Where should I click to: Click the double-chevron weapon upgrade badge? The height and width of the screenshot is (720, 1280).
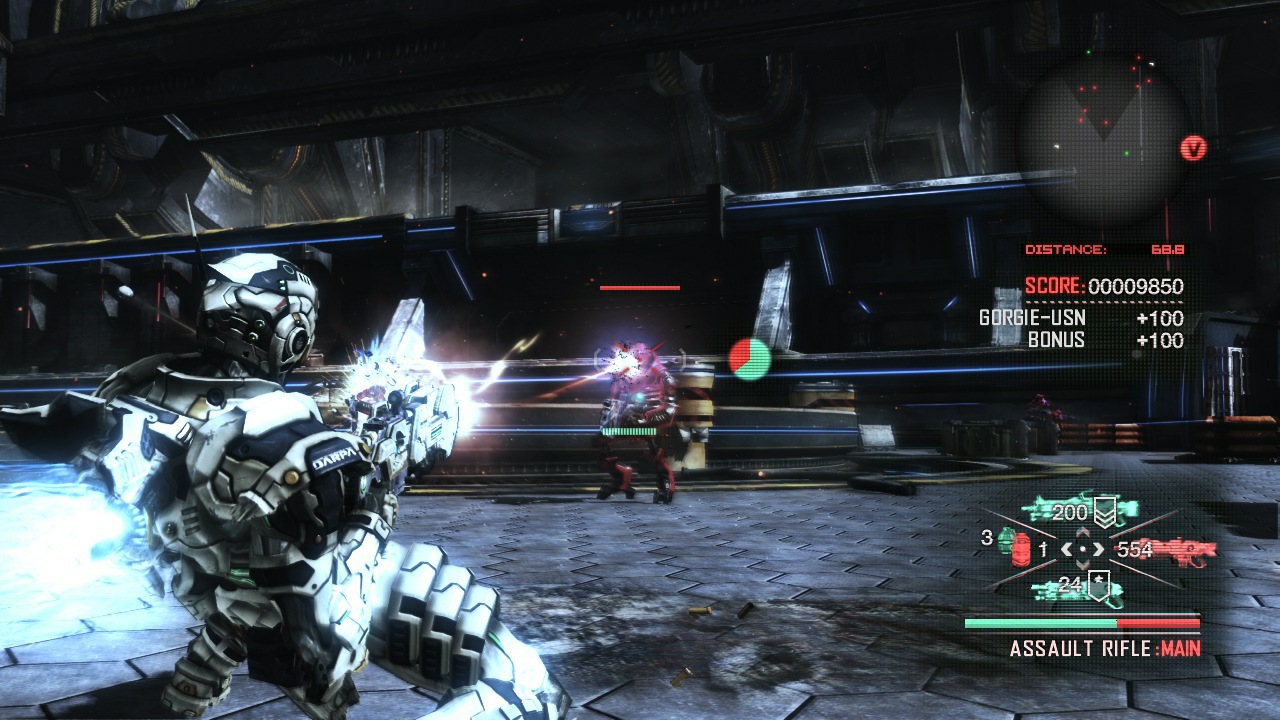tap(1104, 512)
